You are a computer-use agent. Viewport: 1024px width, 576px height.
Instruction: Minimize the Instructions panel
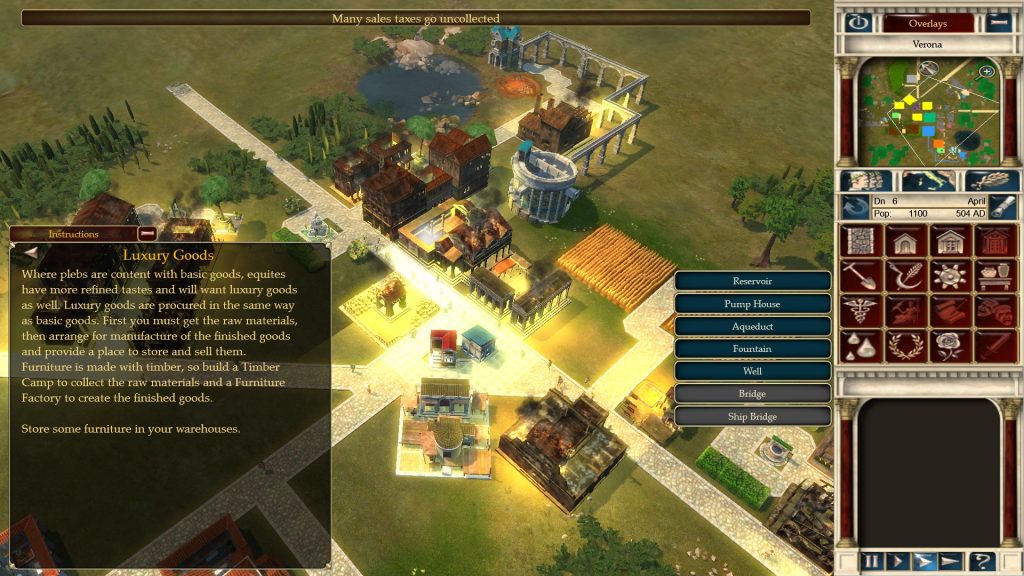pyautogui.click(x=147, y=234)
